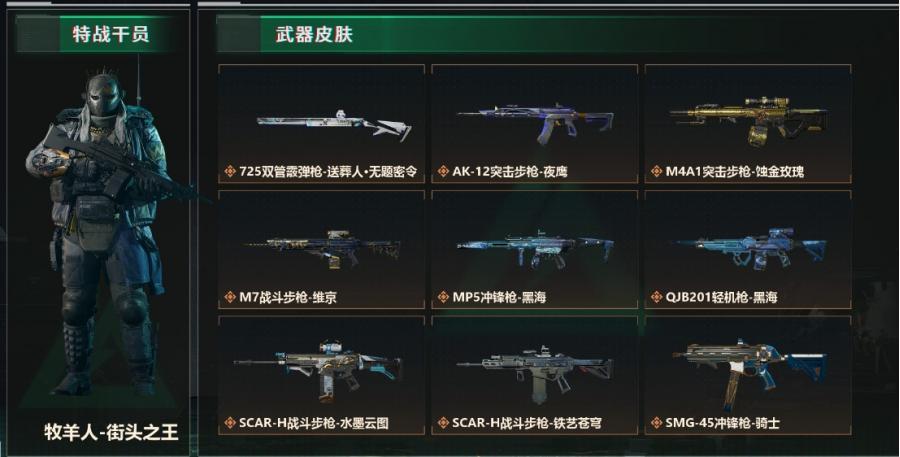The image size is (900, 457).
Task: Click the SCAR-H战斗步枪-水墨云图 skin
Action: pyautogui.click(x=321, y=375)
